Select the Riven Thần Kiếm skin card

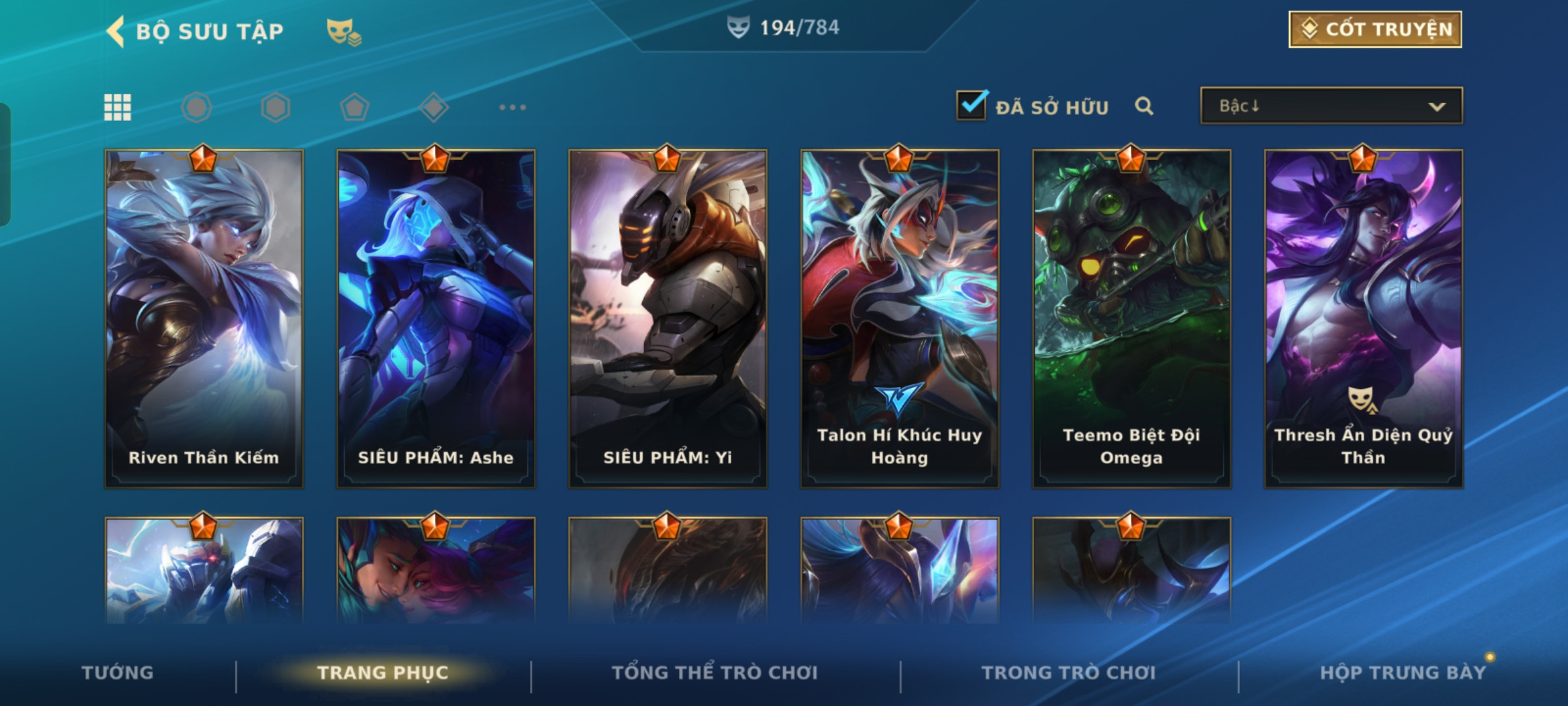(x=204, y=318)
